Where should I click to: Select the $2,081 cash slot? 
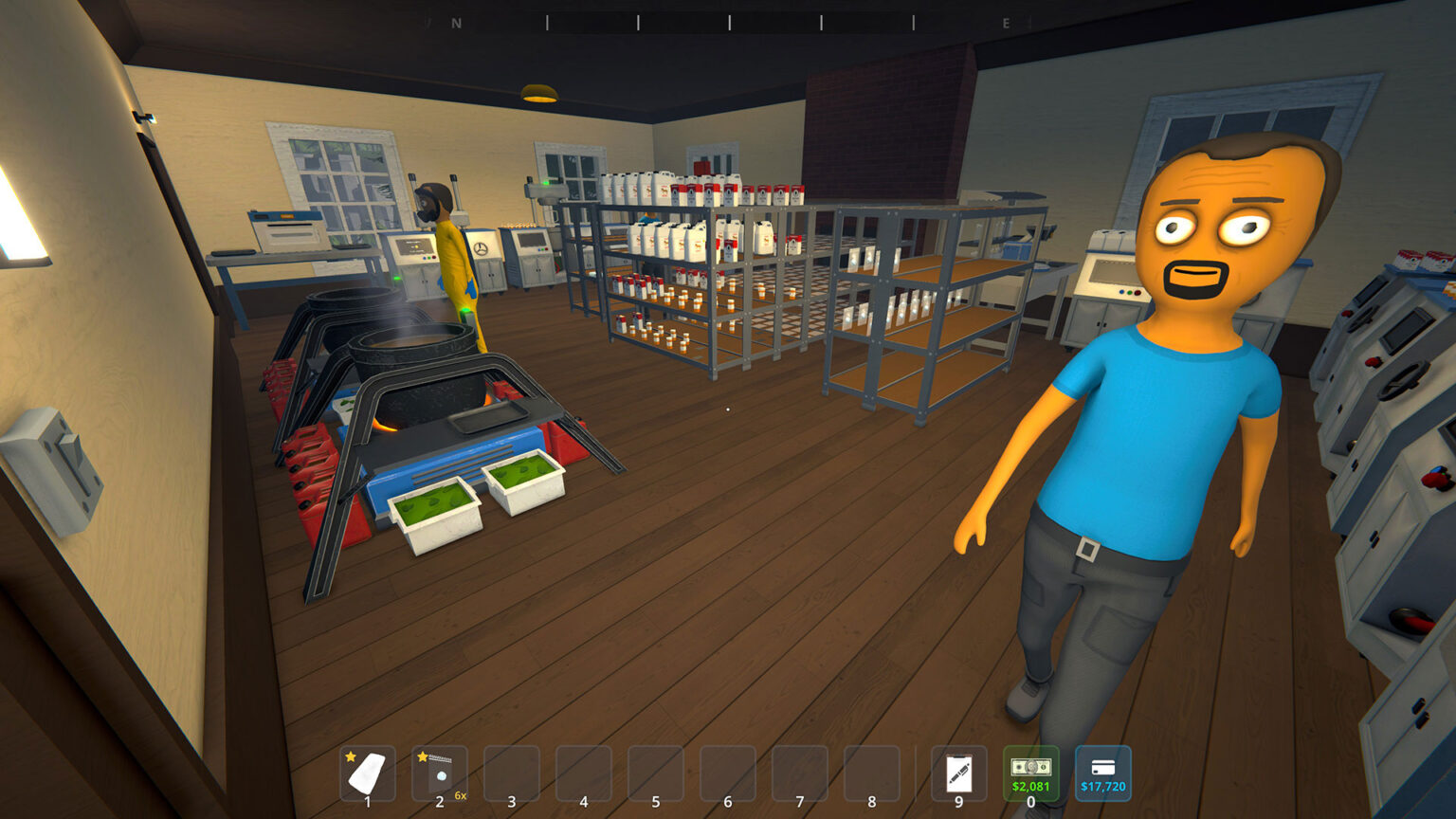(1030, 773)
